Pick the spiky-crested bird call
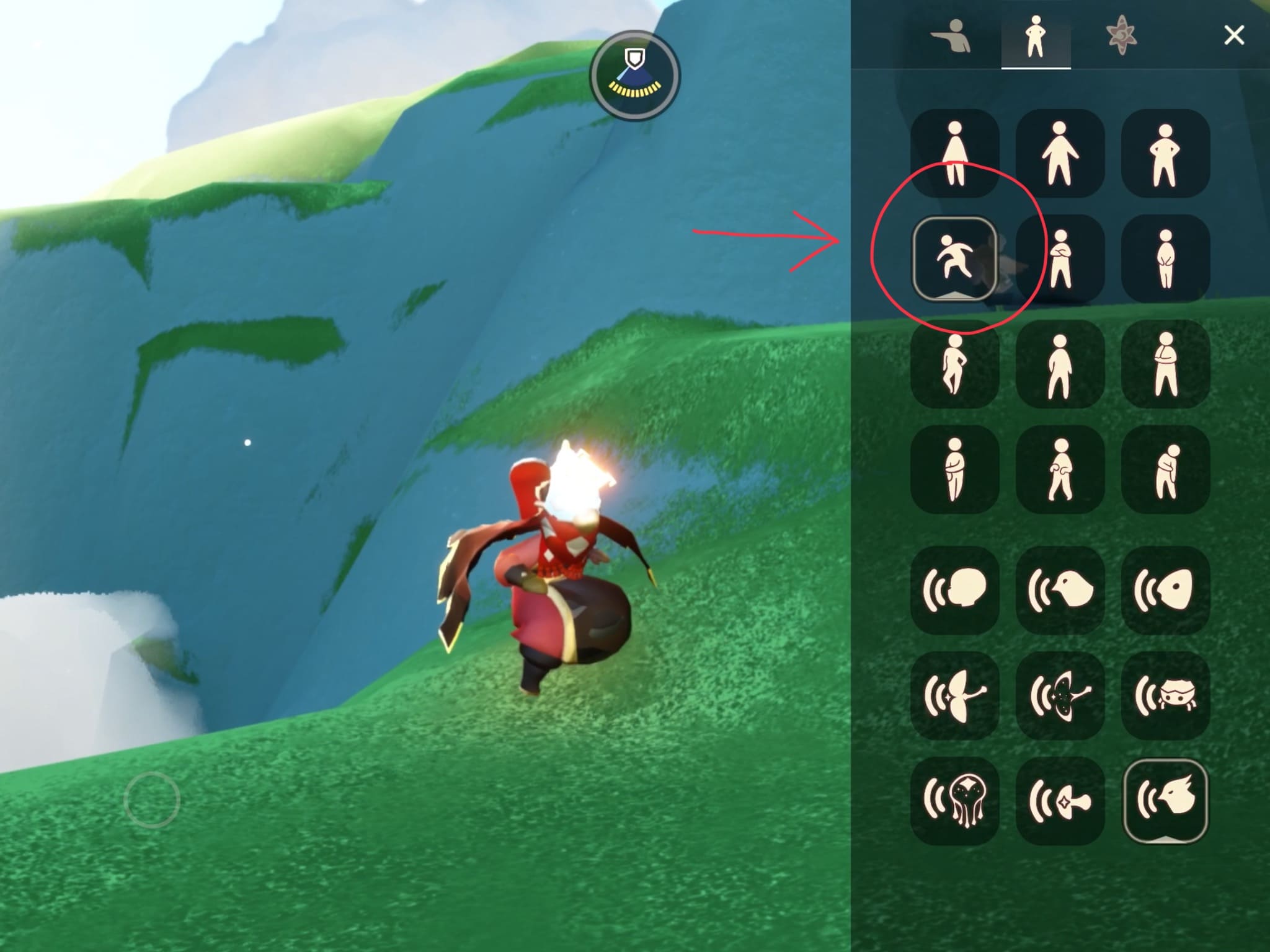This screenshot has width=1270, height=952. click(x=1165, y=801)
